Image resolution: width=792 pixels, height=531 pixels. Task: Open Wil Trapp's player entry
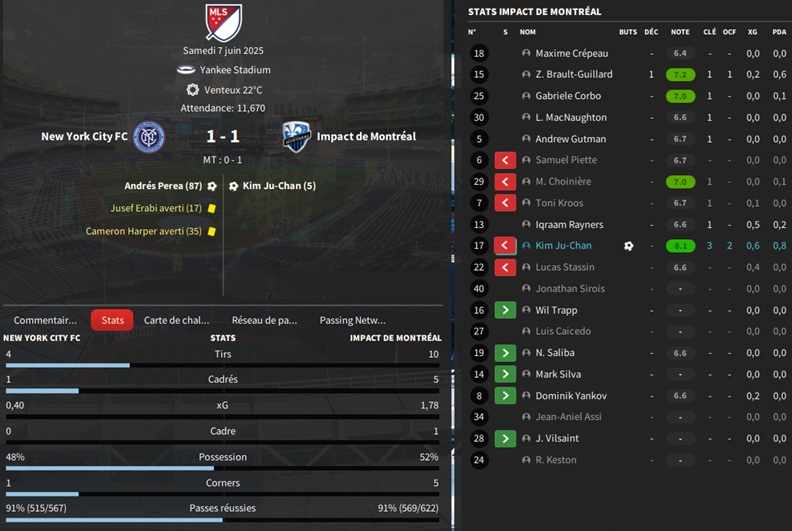tap(557, 310)
